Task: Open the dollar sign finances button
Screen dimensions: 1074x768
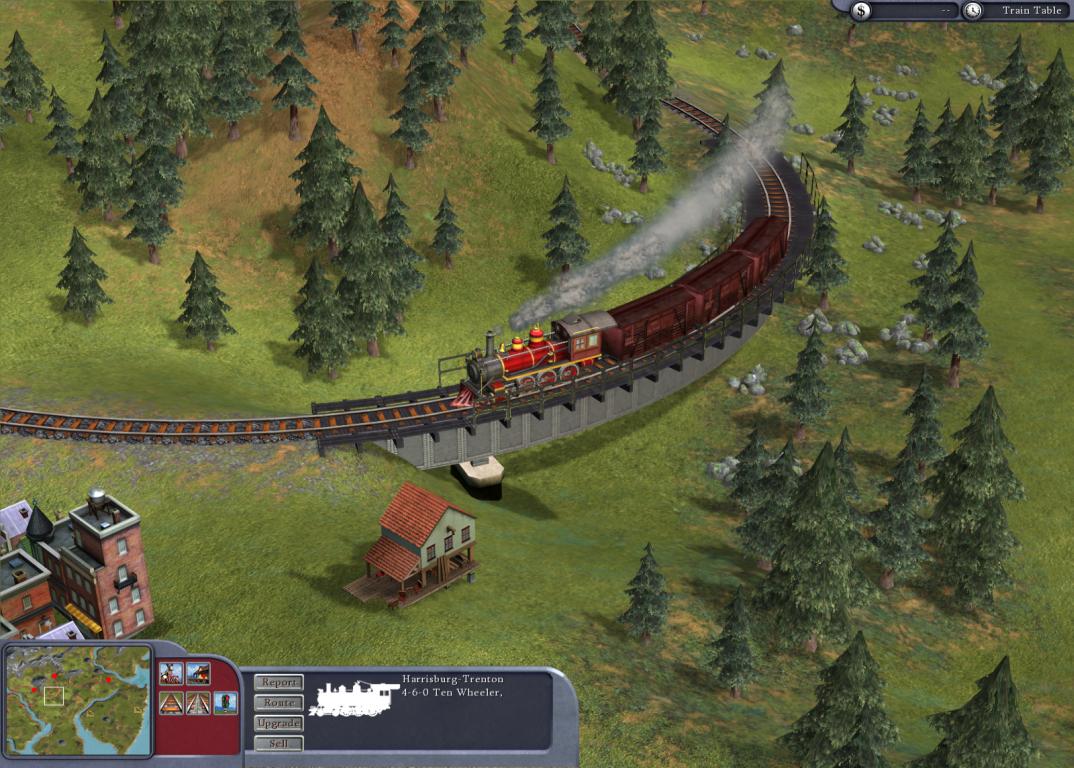Action: pyautogui.click(x=862, y=11)
